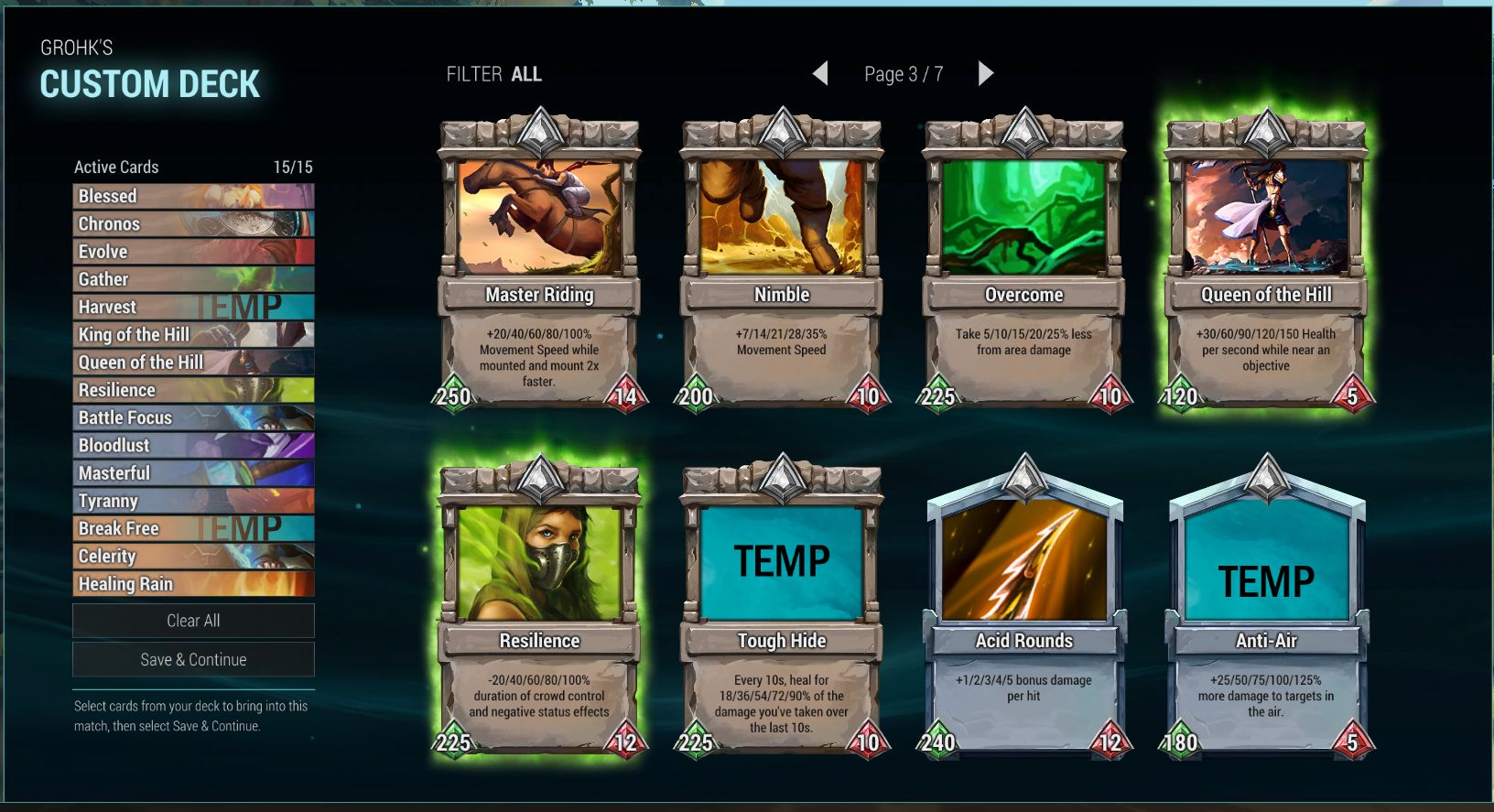Change the ALL card filter
This screenshot has width=1494, height=812.
click(x=525, y=74)
